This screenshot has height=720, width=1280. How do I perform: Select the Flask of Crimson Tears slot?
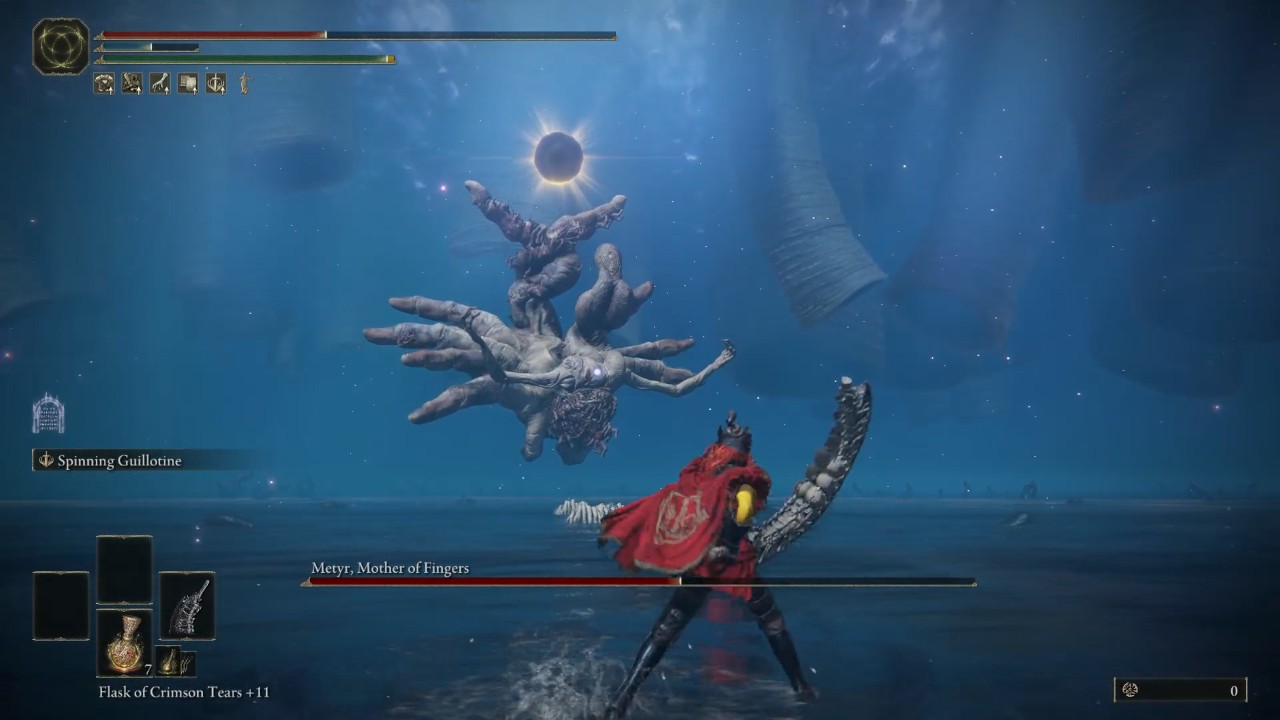coord(124,642)
